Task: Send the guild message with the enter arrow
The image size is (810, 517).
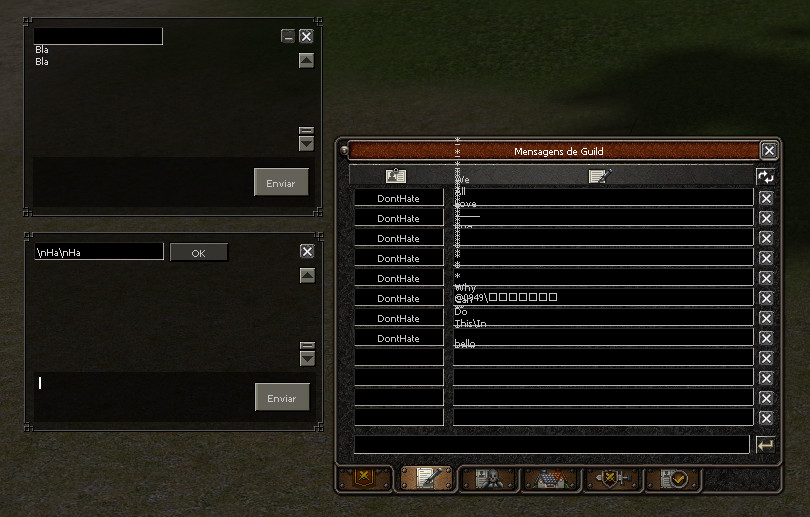Action: click(x=765, y=445)
